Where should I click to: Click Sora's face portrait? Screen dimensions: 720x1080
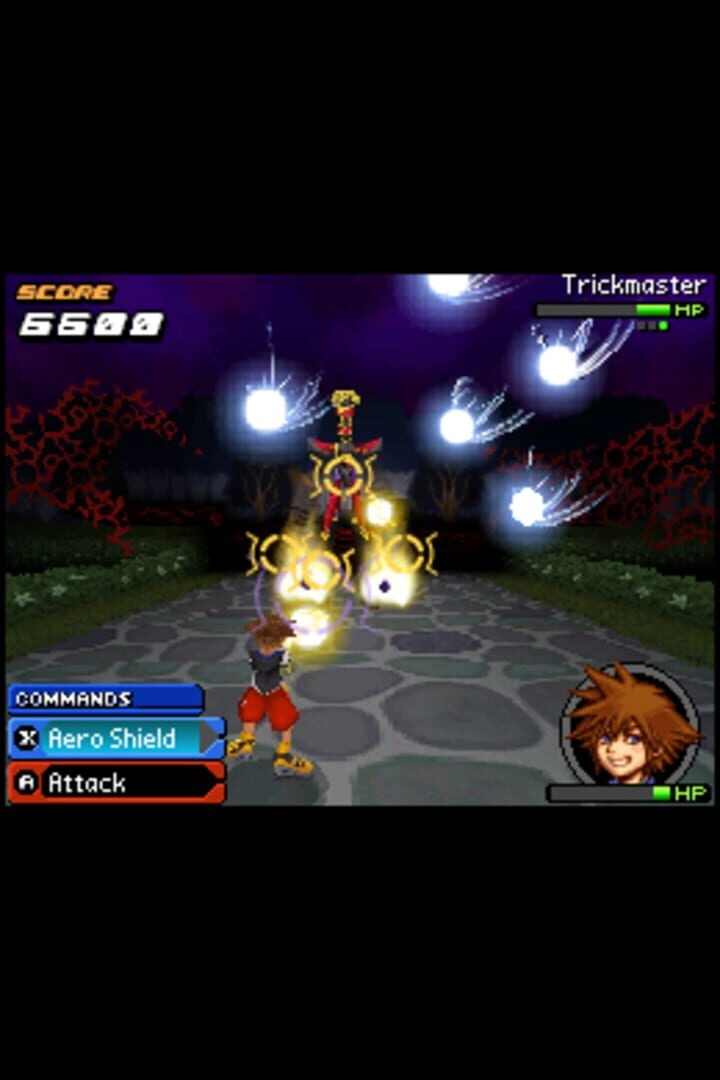click(631, 724)
